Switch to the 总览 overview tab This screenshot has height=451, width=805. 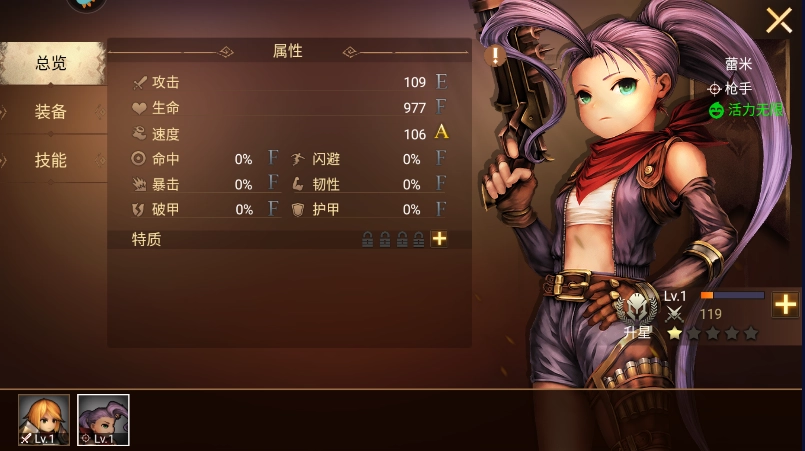(x=52, y=63)
